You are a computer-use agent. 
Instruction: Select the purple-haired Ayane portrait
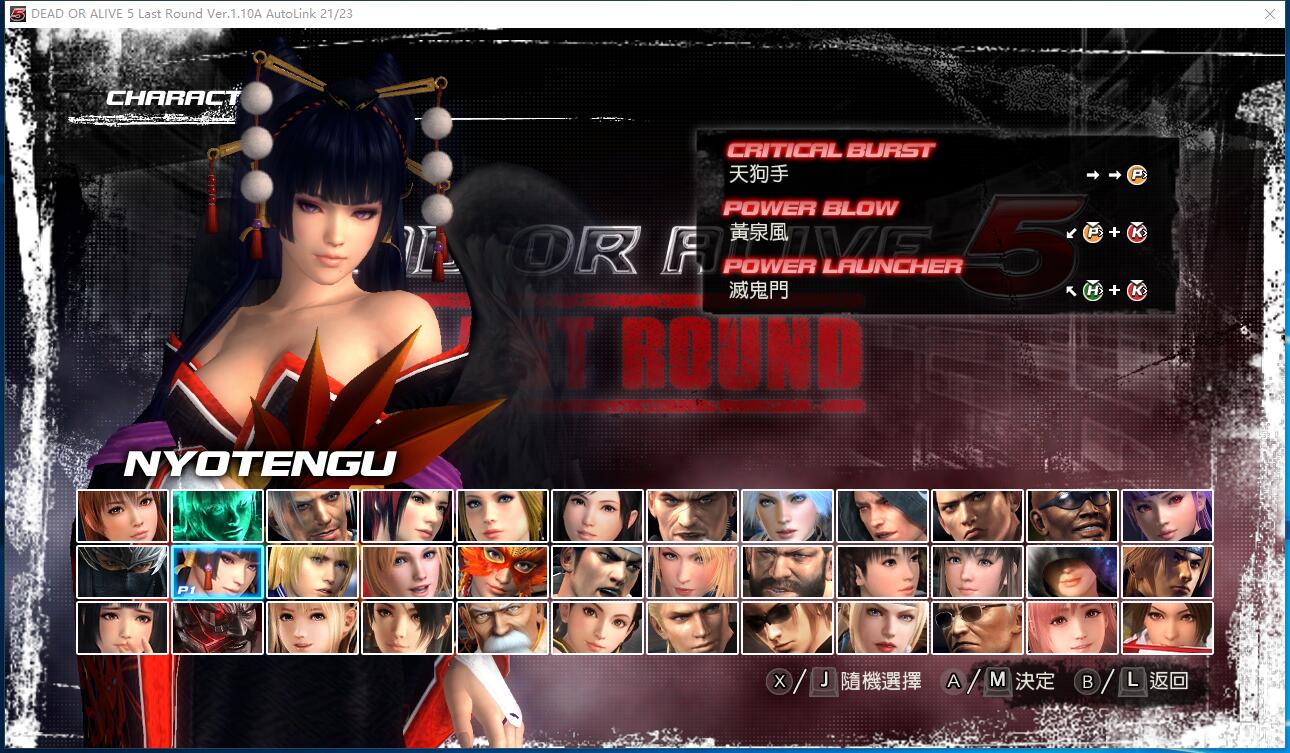click(x=1167, y=515)
